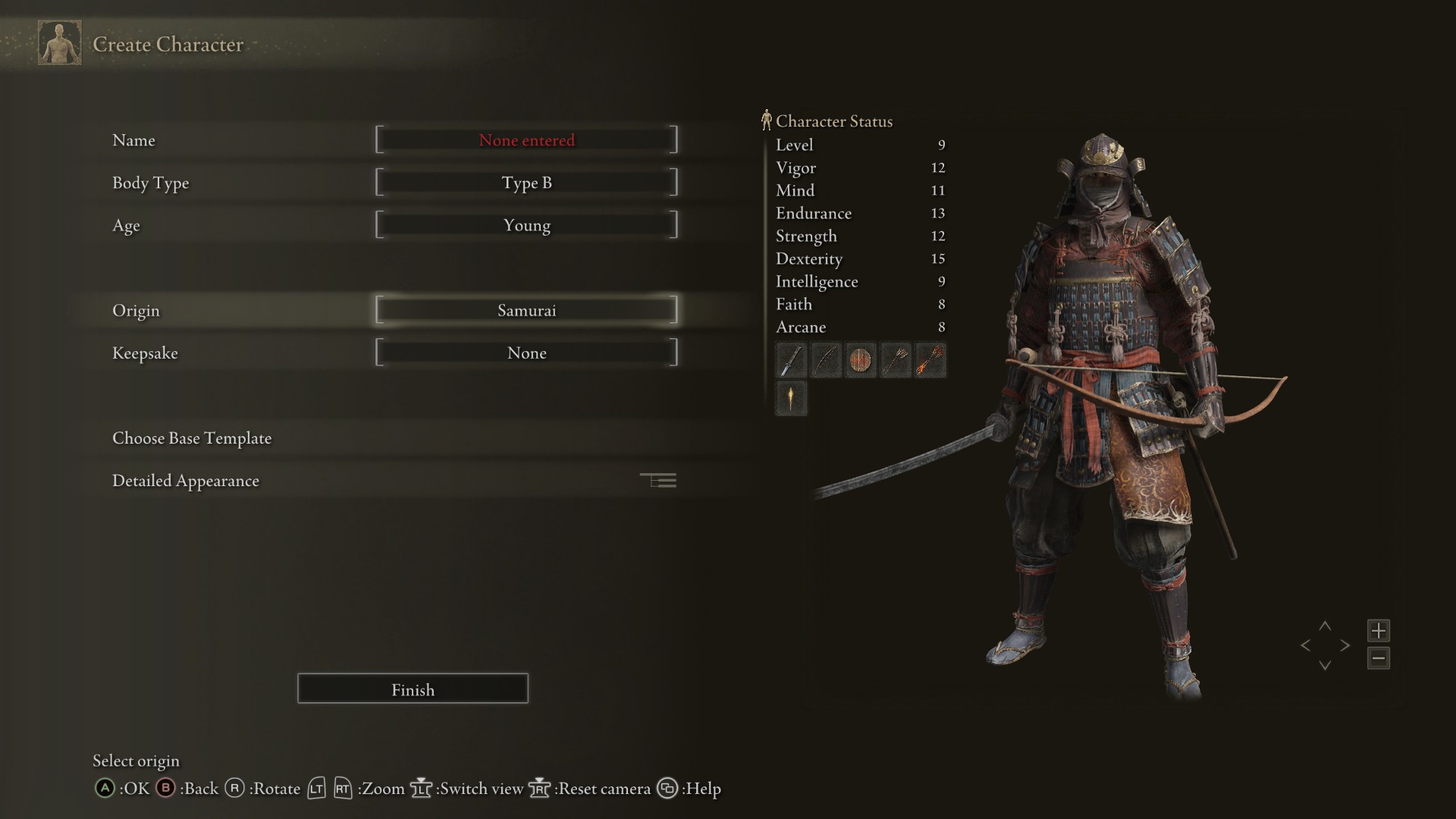1456x819 pixels.
Task: Select the fire arrows icon
Action: click(930, 360)
